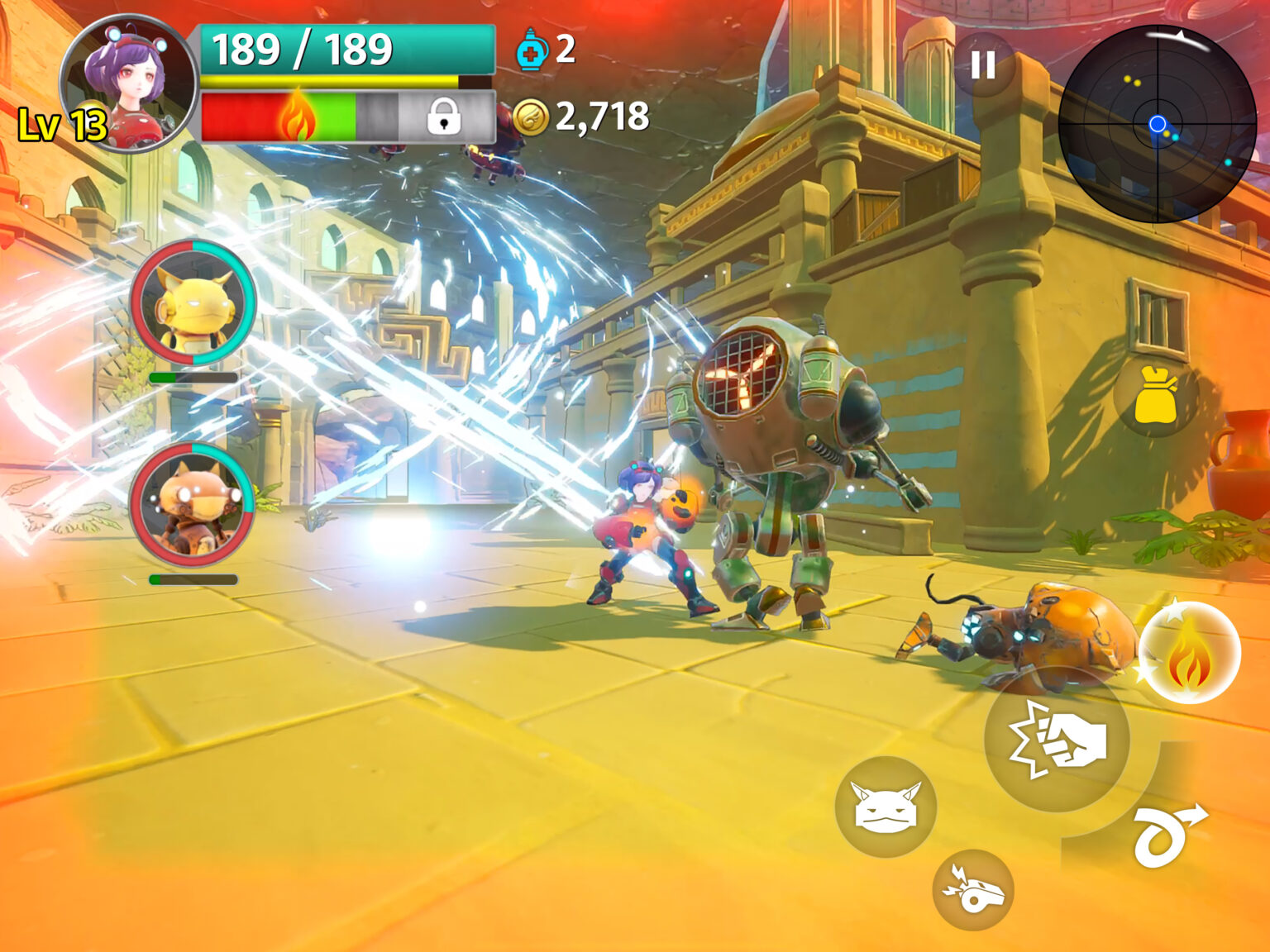The width and height of the screenshot is (1270, 952).
Task: Use the blue healing potion
Action: click(530, 50)
